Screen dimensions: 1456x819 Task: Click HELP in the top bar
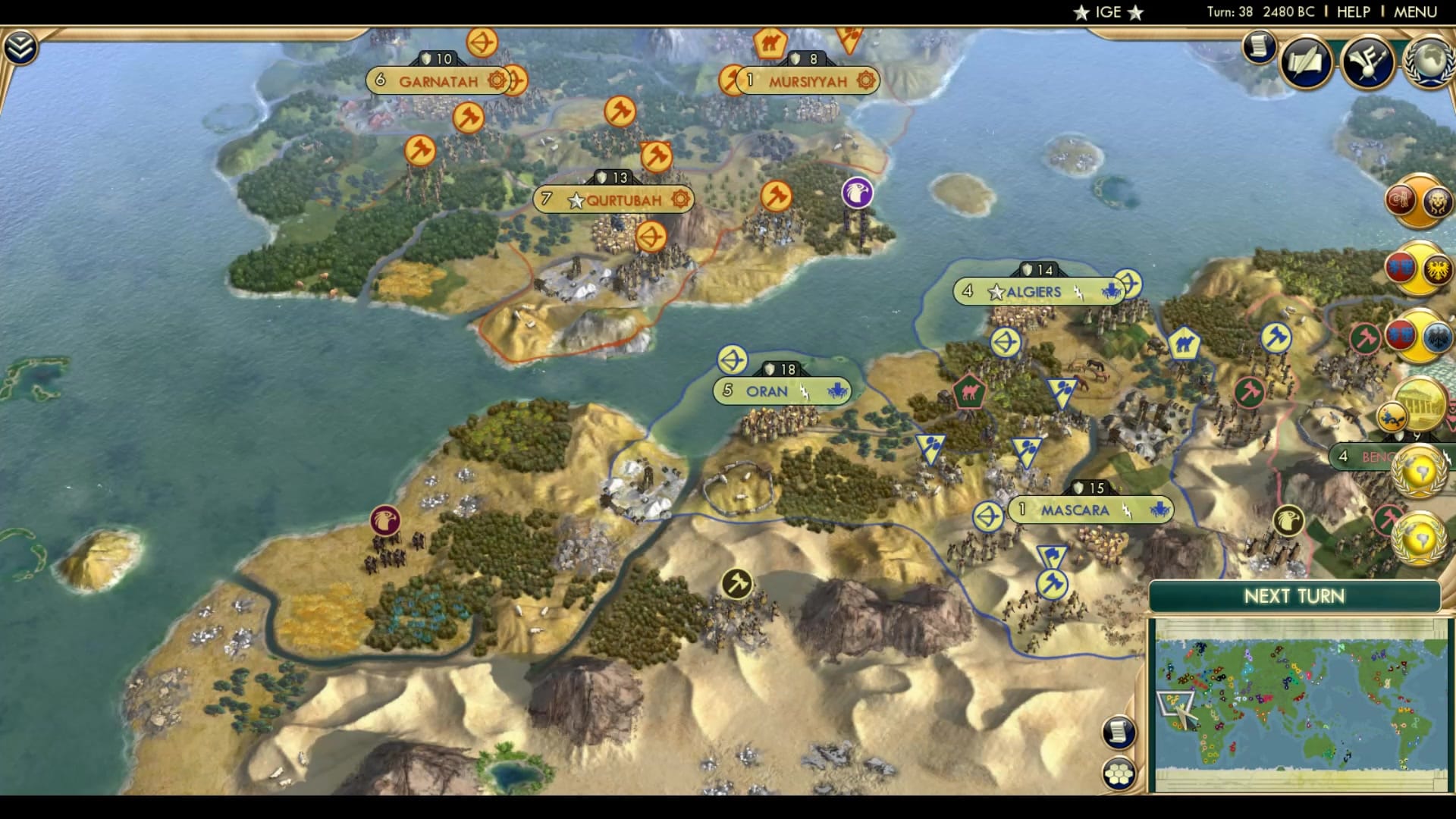[x=1355, y=11]
